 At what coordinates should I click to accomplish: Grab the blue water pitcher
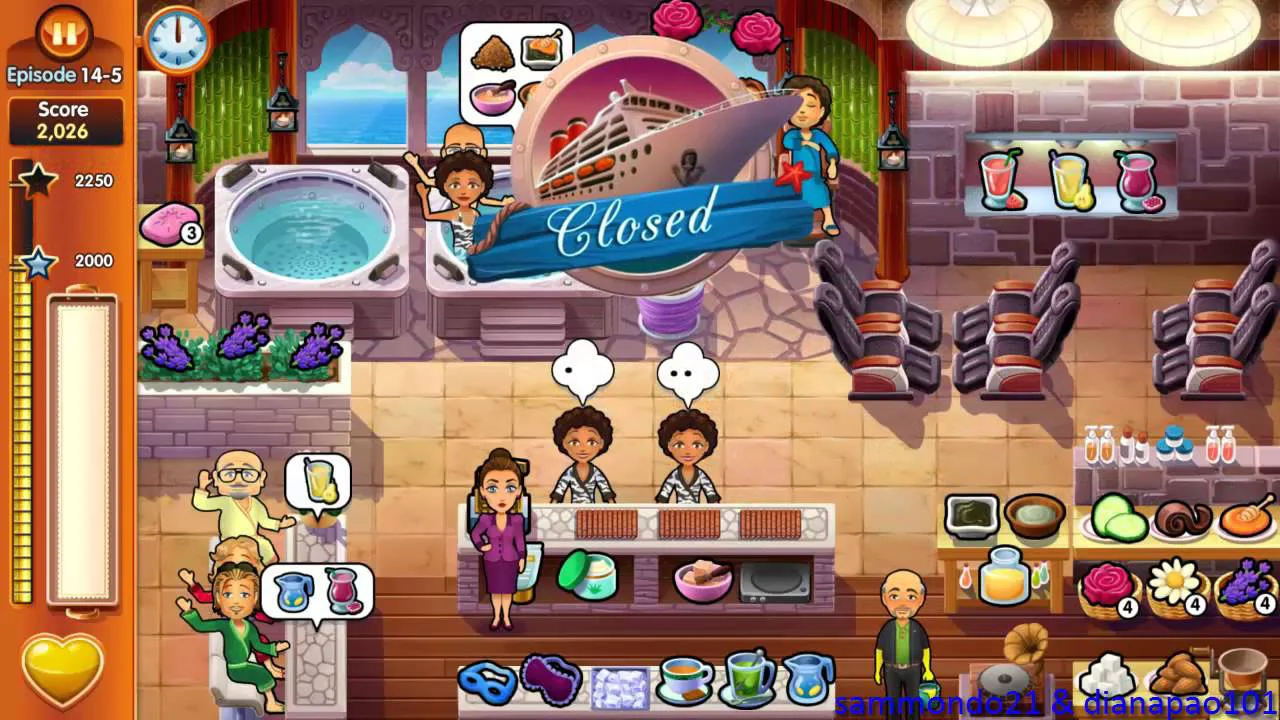(808, 679)
